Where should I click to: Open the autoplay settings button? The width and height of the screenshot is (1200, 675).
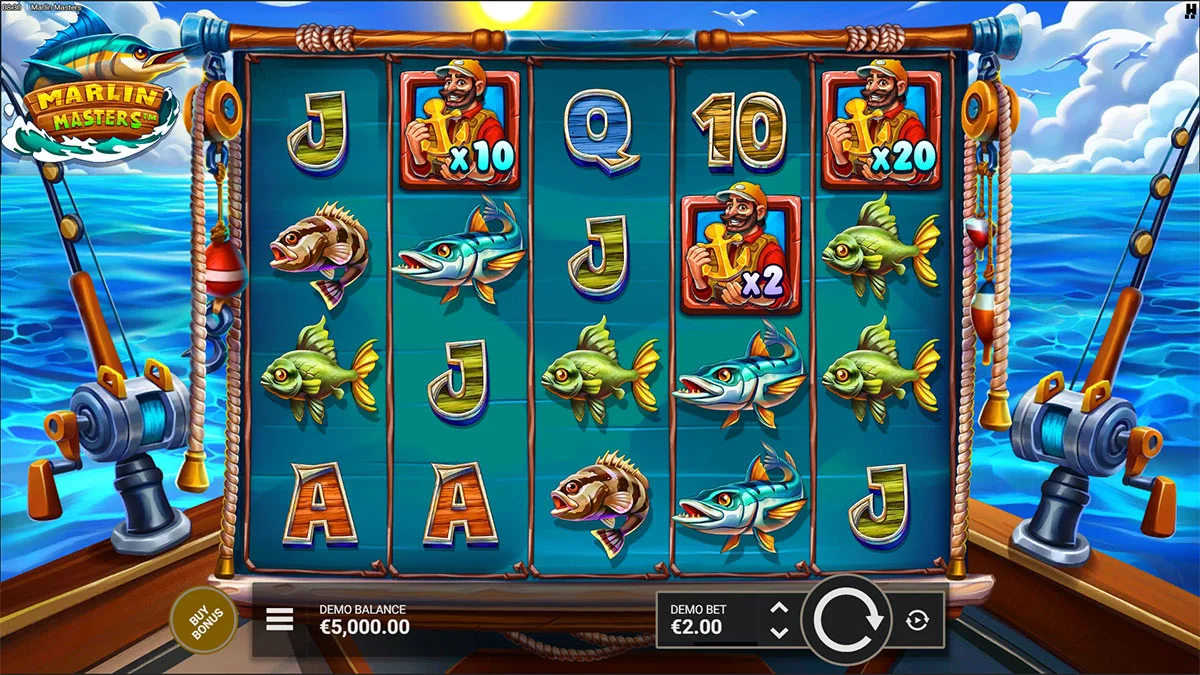(x=917, y=621)
